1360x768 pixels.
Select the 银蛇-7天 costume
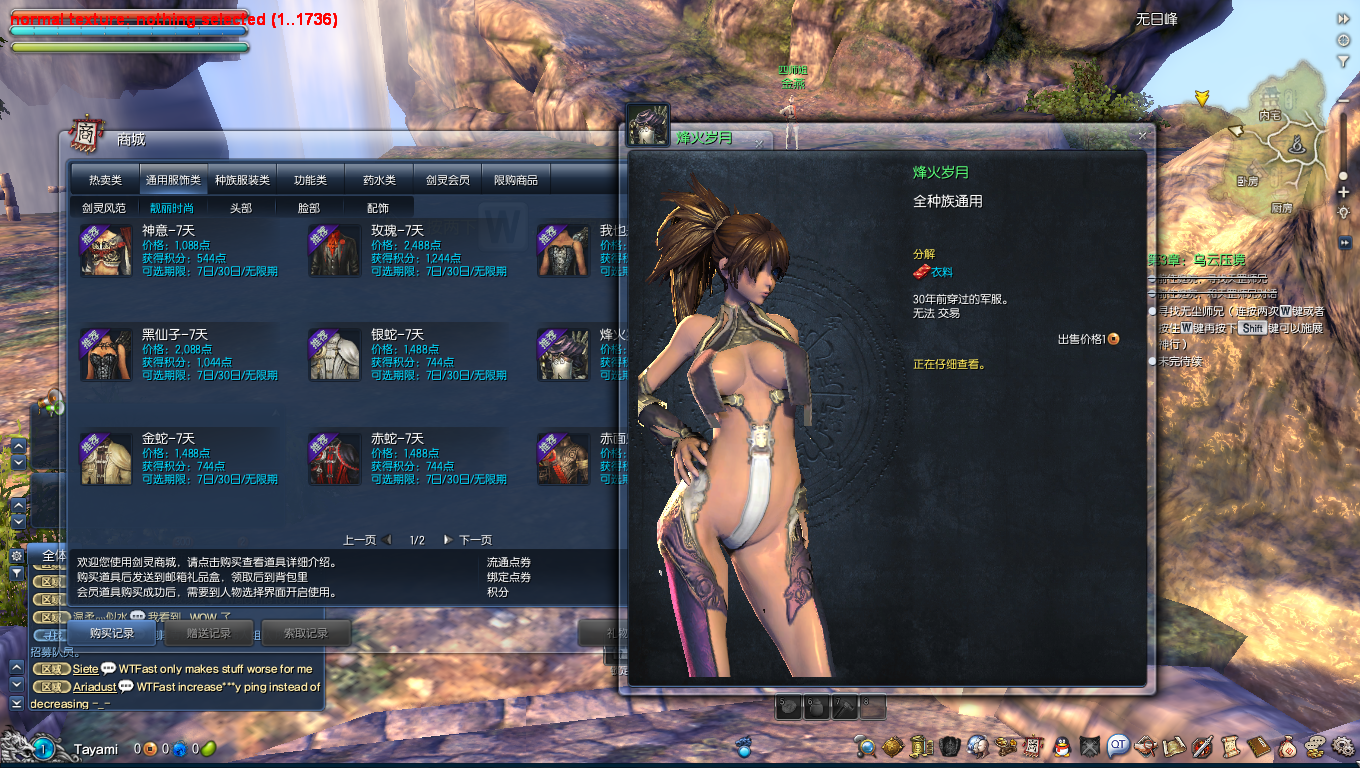point(397,334)
